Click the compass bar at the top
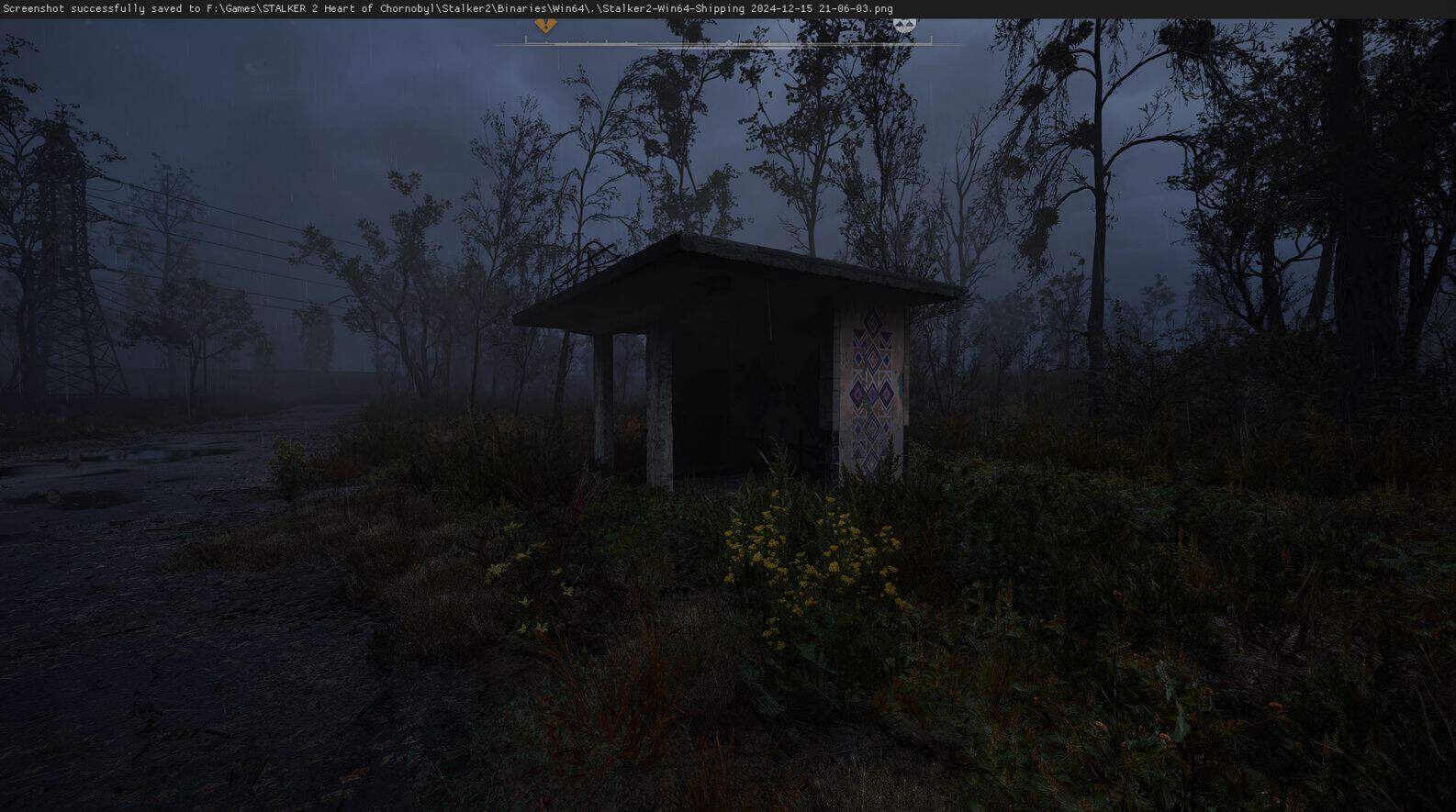Viewport: 1456px width, 812px height. (x=727, y=41)
